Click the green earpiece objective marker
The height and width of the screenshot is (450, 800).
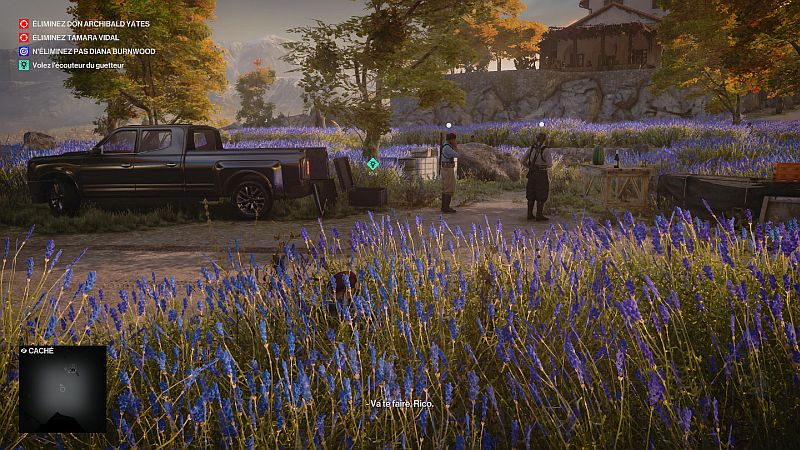point(373,163)
